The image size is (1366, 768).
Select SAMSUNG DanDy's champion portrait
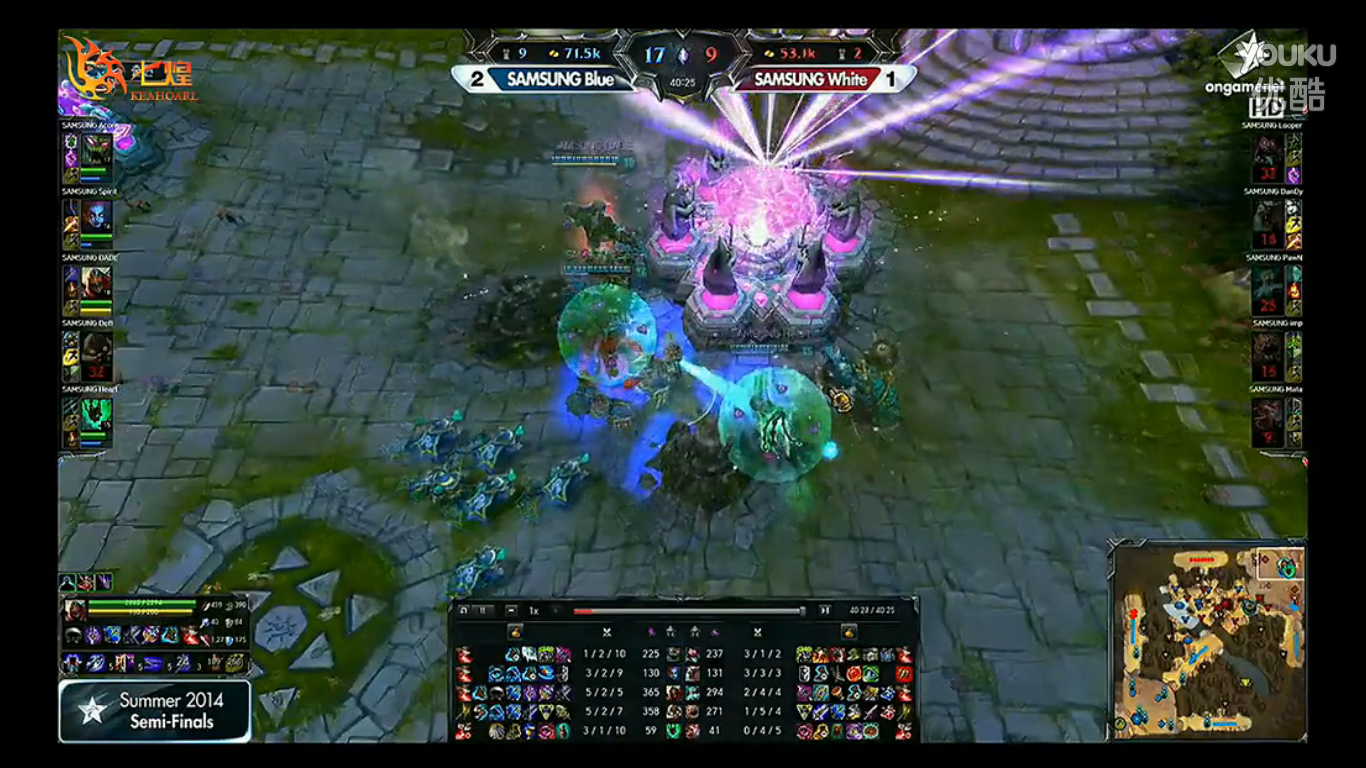(x=1267, y=219)
